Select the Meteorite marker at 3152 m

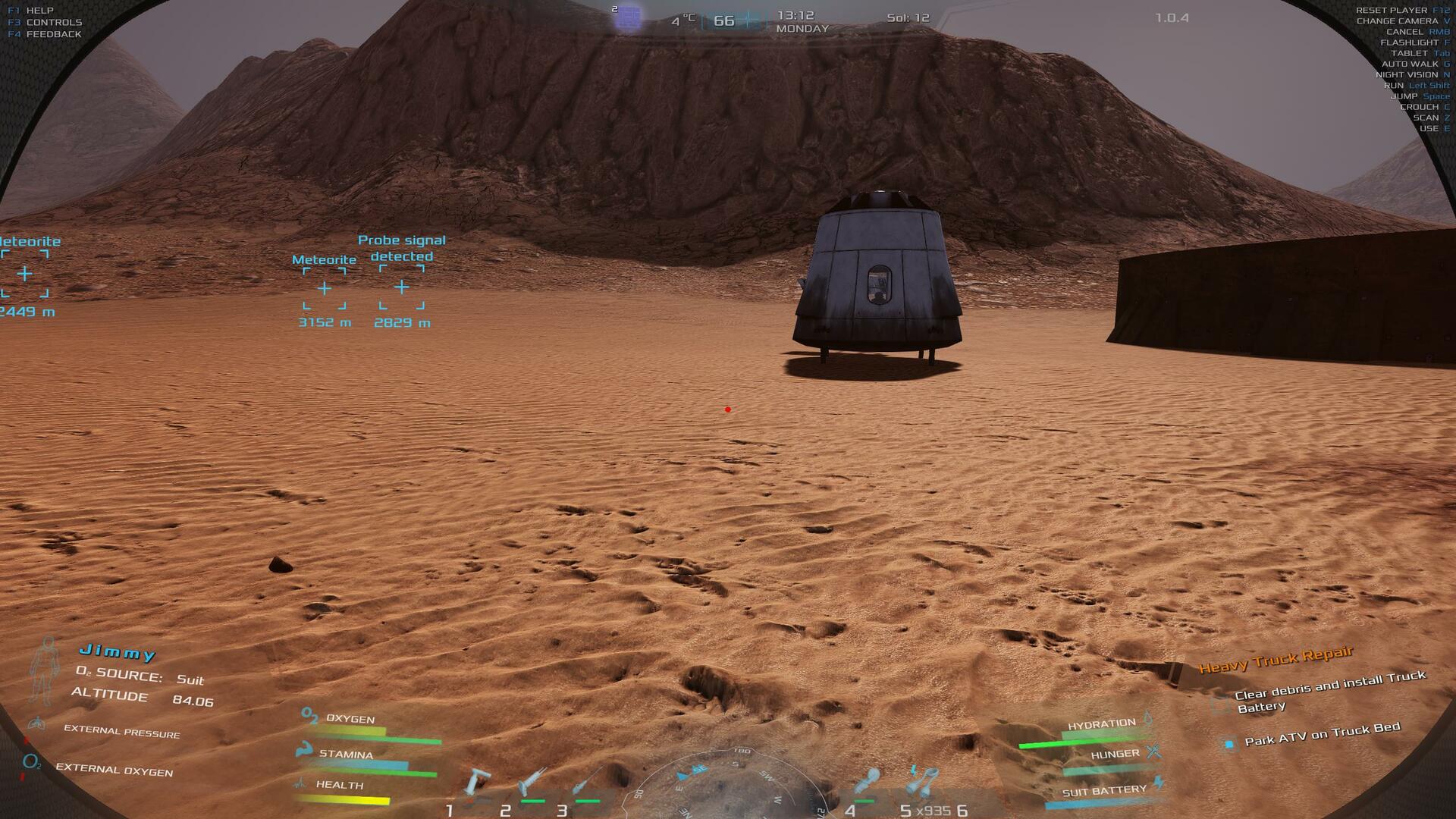[x=325, y=288]
